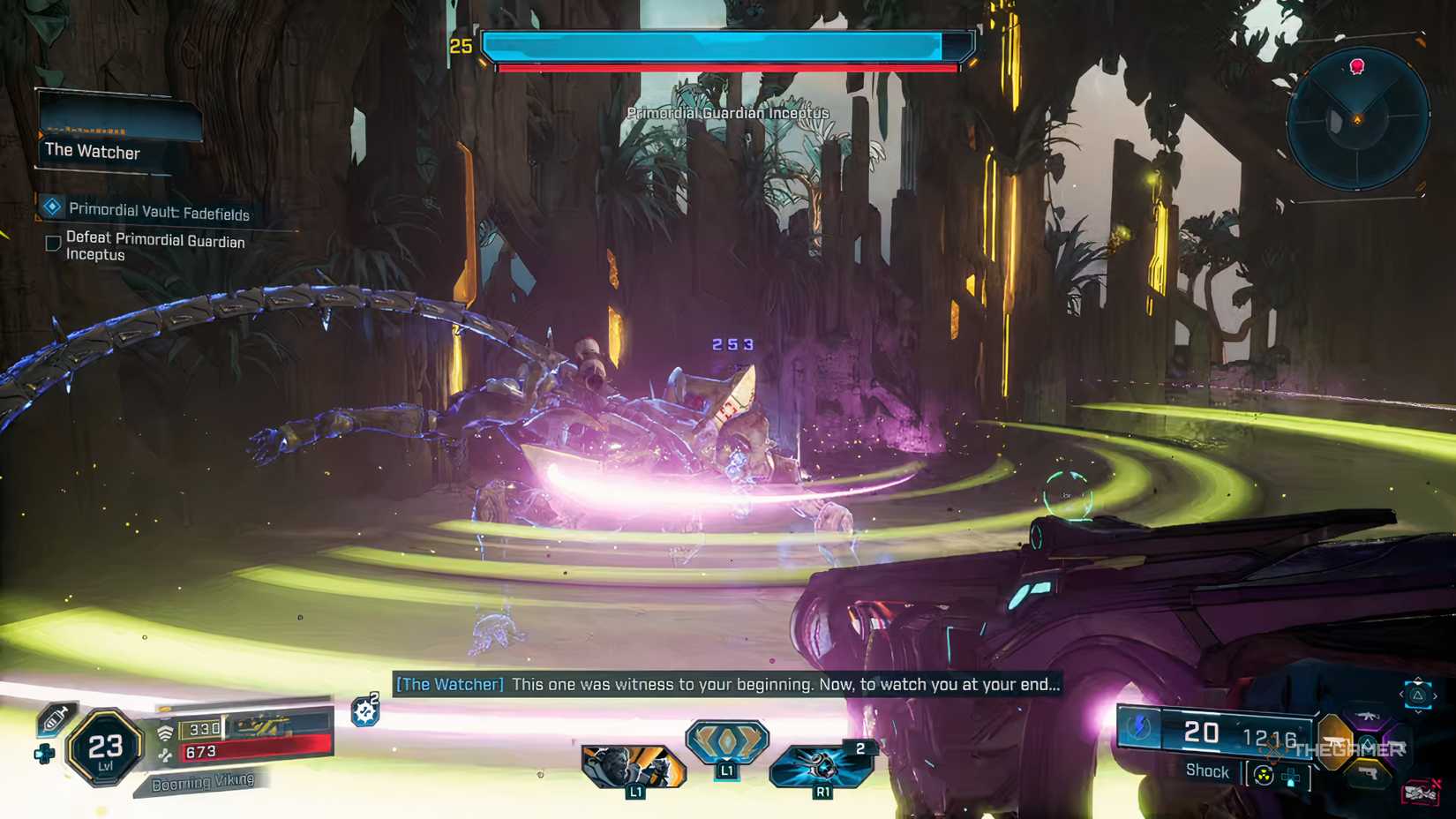Image resolution: width=1456 pixels, height=819 pixels.
Task: Click the blue plus healing icon
Action: 43,752
